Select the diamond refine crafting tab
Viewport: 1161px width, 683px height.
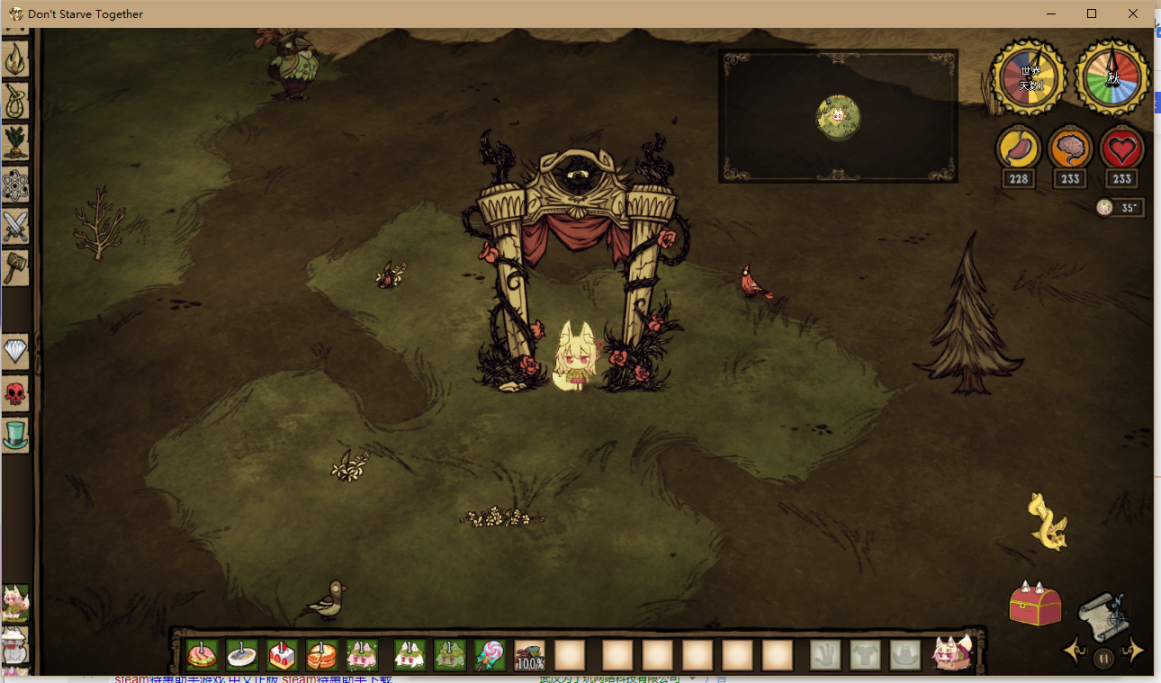tap(15, 351)
